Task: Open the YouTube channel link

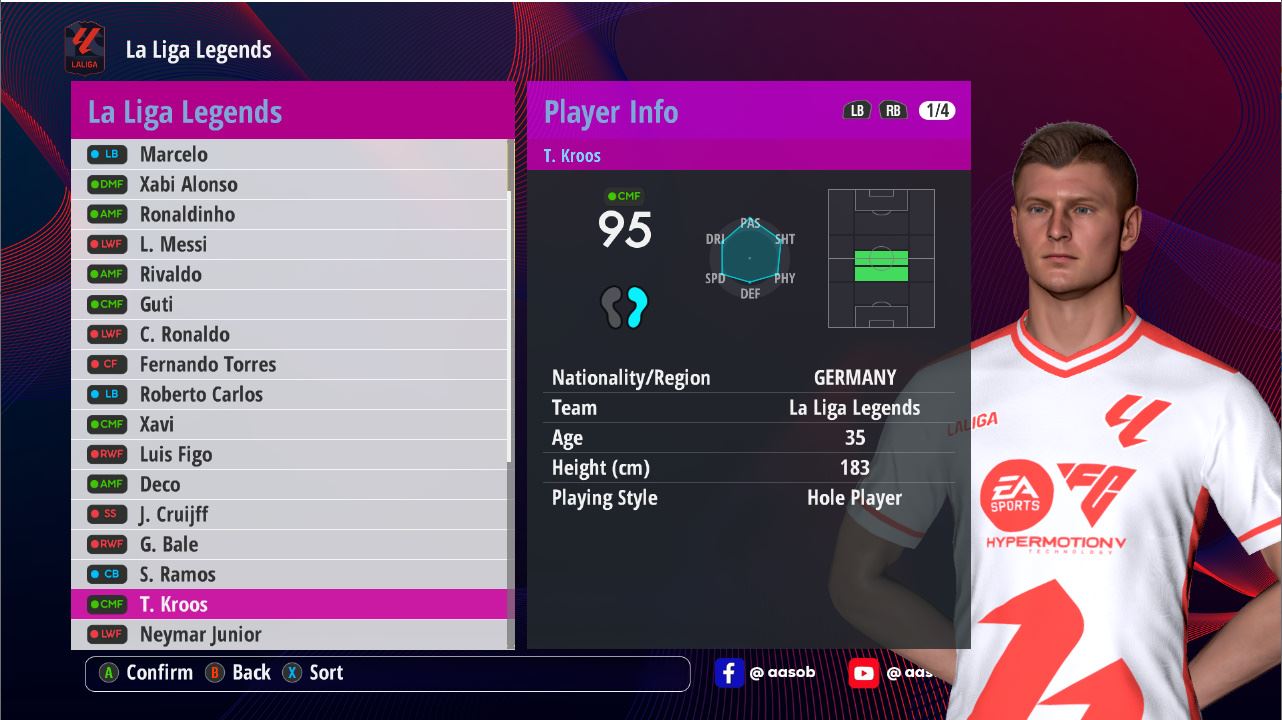Action: (863, 673)
